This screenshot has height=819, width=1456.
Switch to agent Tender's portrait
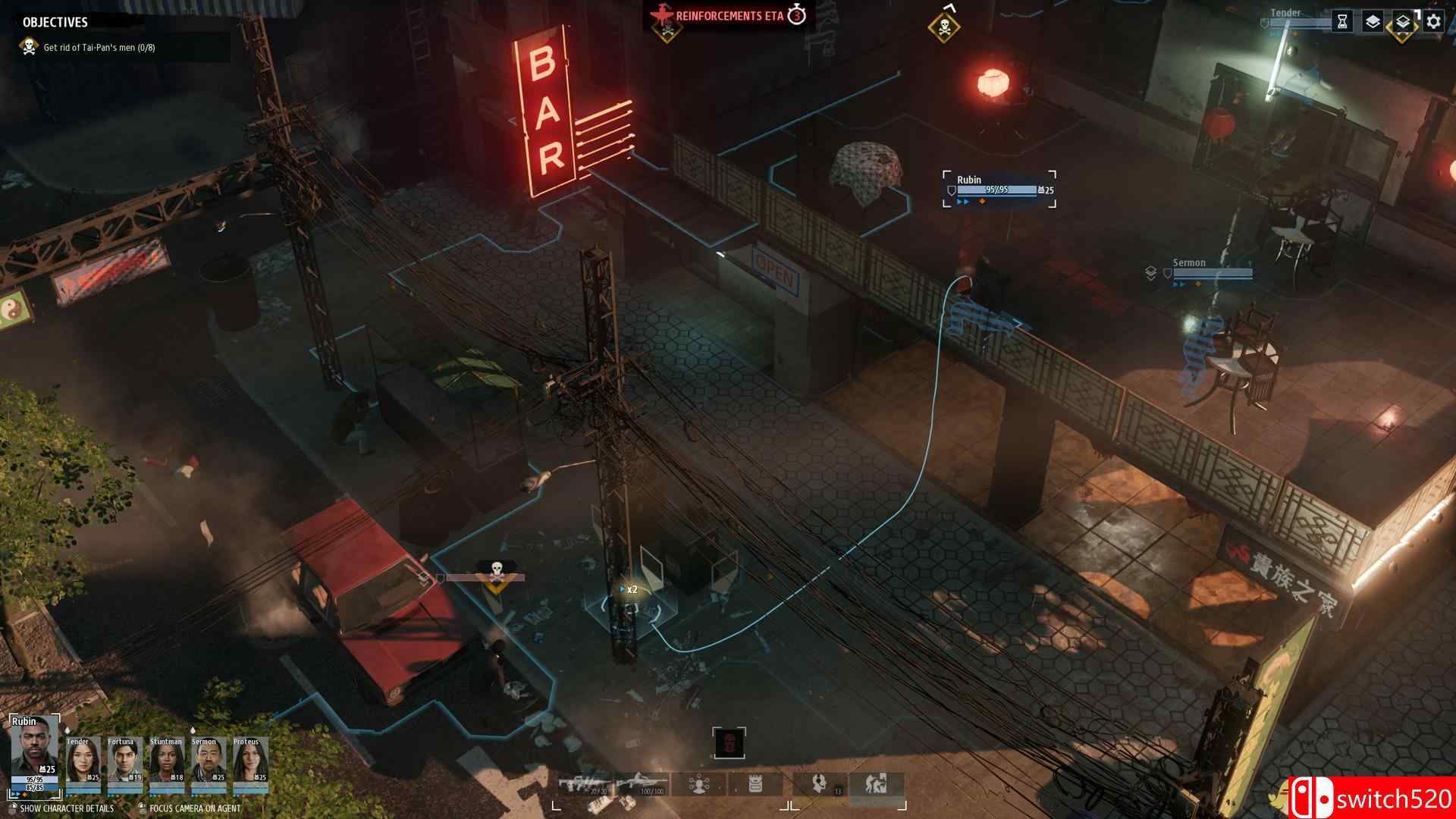(83, 764)
